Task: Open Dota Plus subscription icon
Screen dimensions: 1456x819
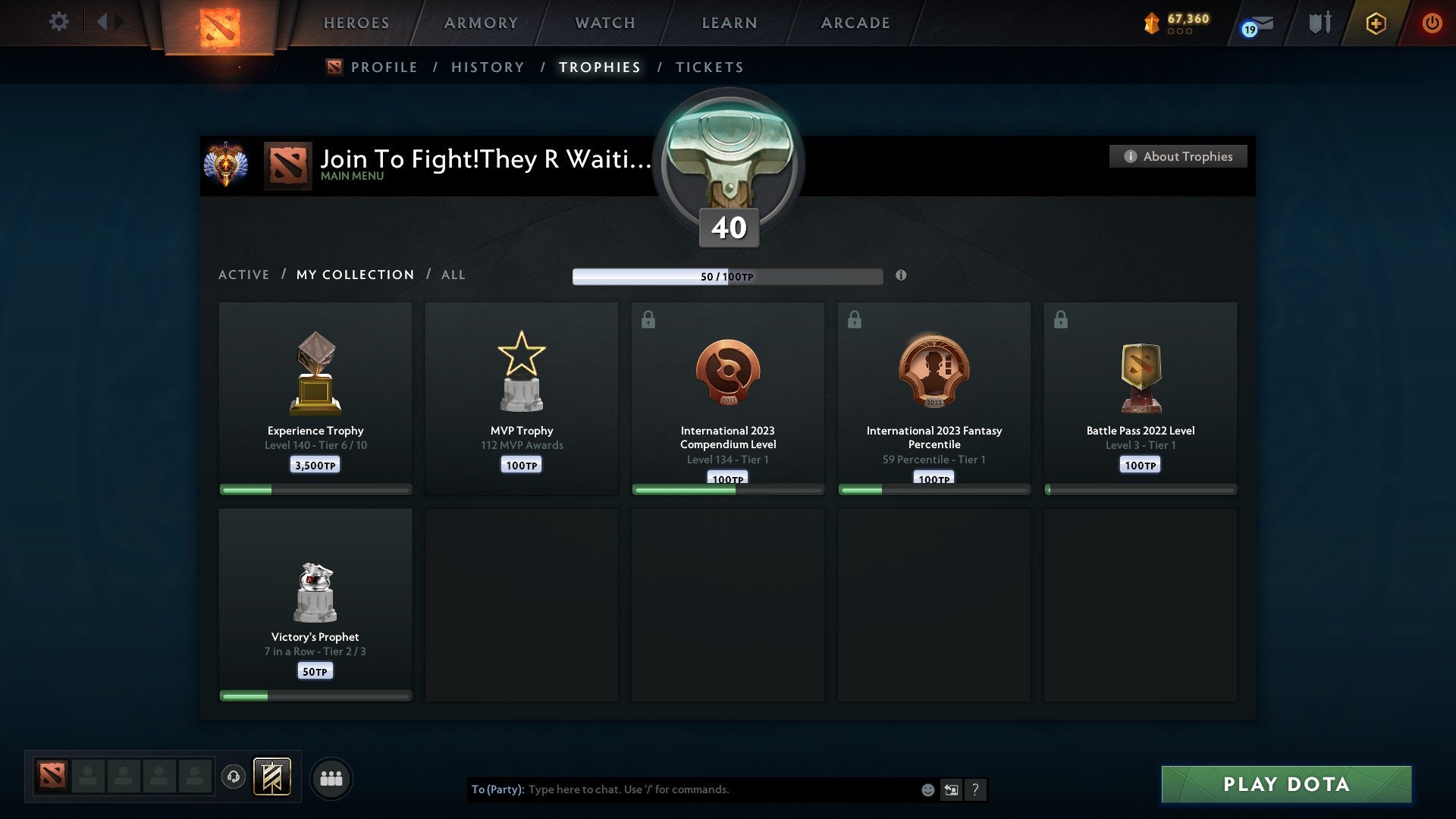Action: click(x=1375, y=23)
